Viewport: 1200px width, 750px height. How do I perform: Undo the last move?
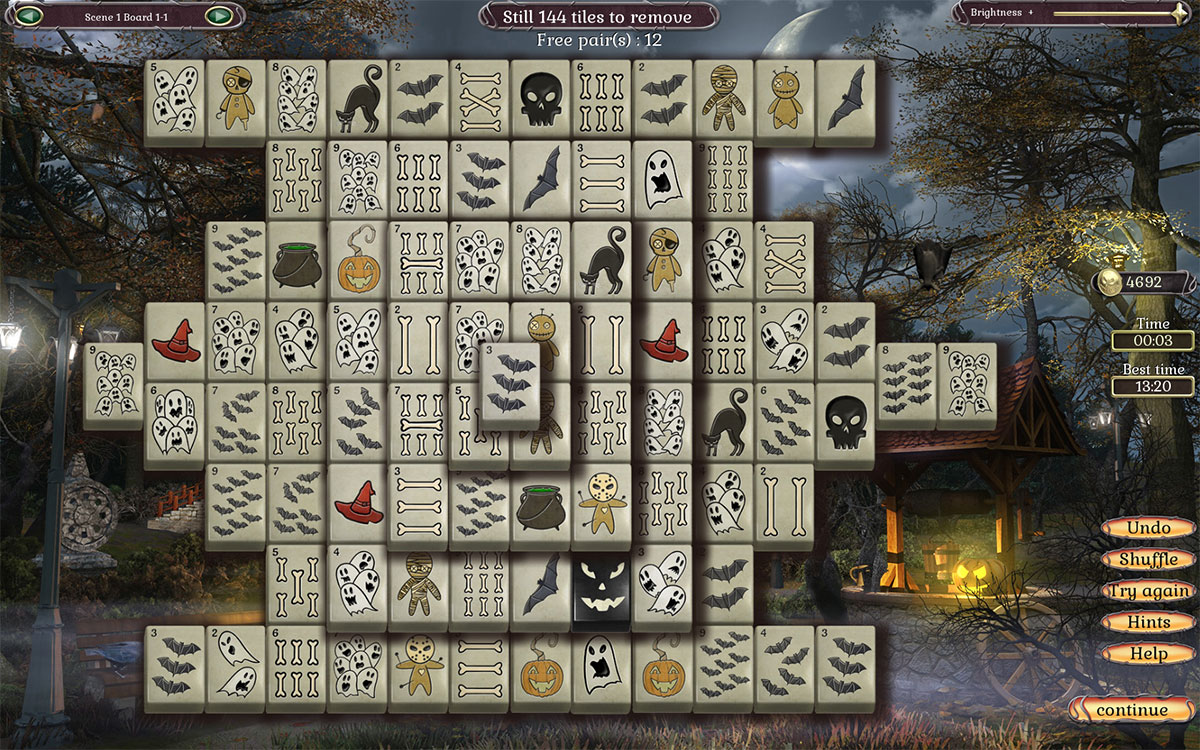1148,528
